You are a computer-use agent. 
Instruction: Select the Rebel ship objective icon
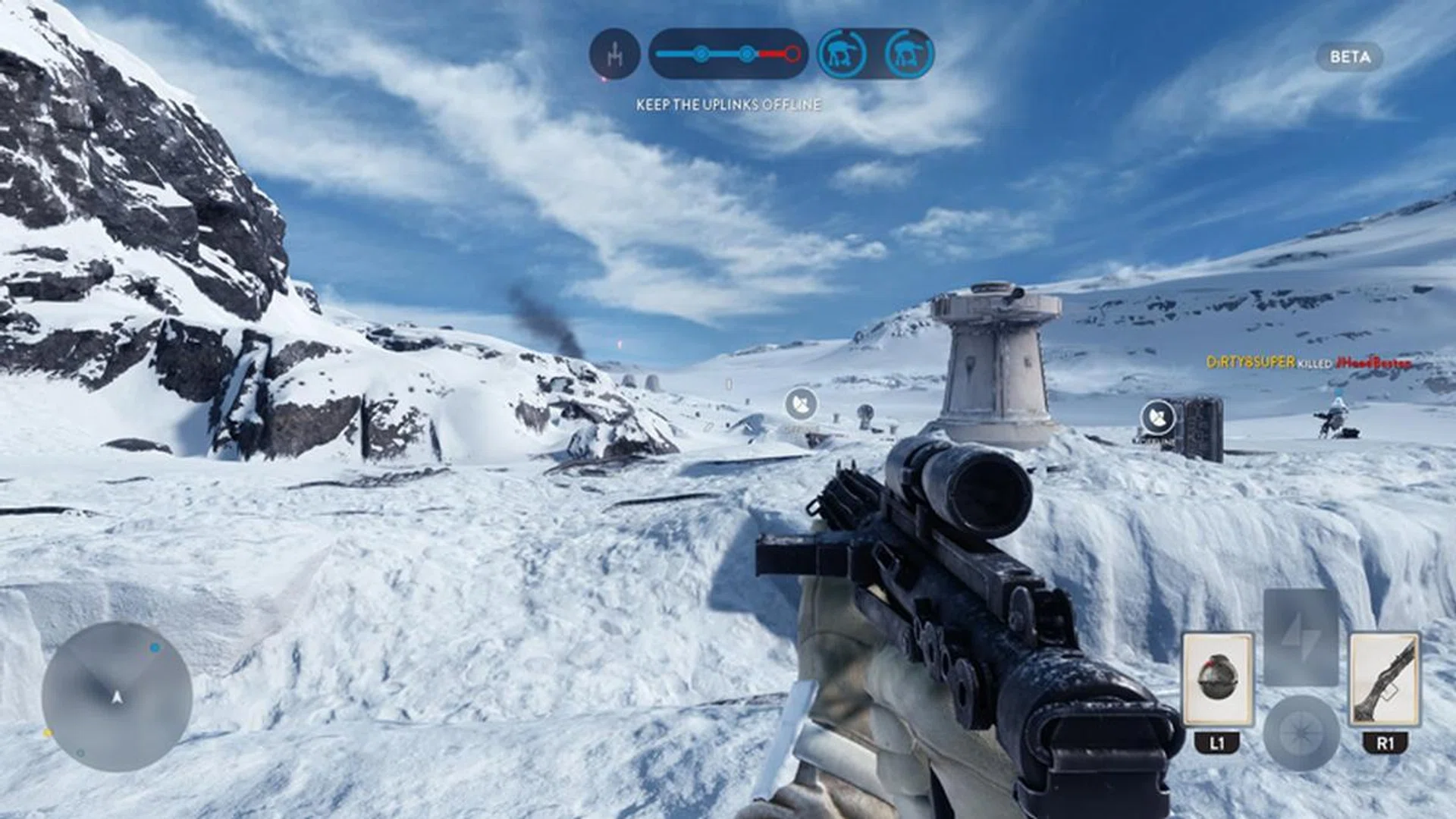tap(614, 53)
